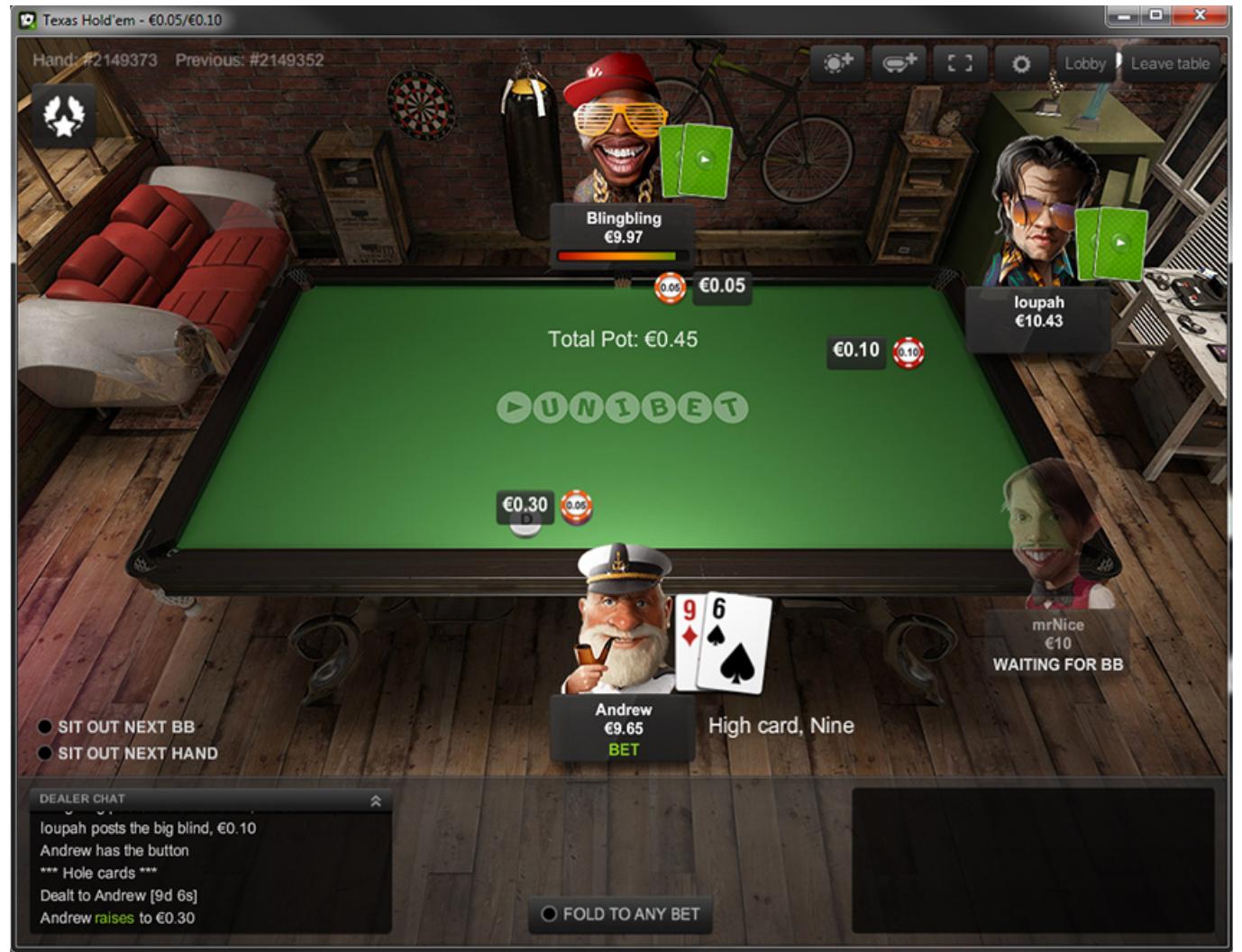Click the star badge icon
The height and width of the screenshot is (952, 1242).
(64, 116)
